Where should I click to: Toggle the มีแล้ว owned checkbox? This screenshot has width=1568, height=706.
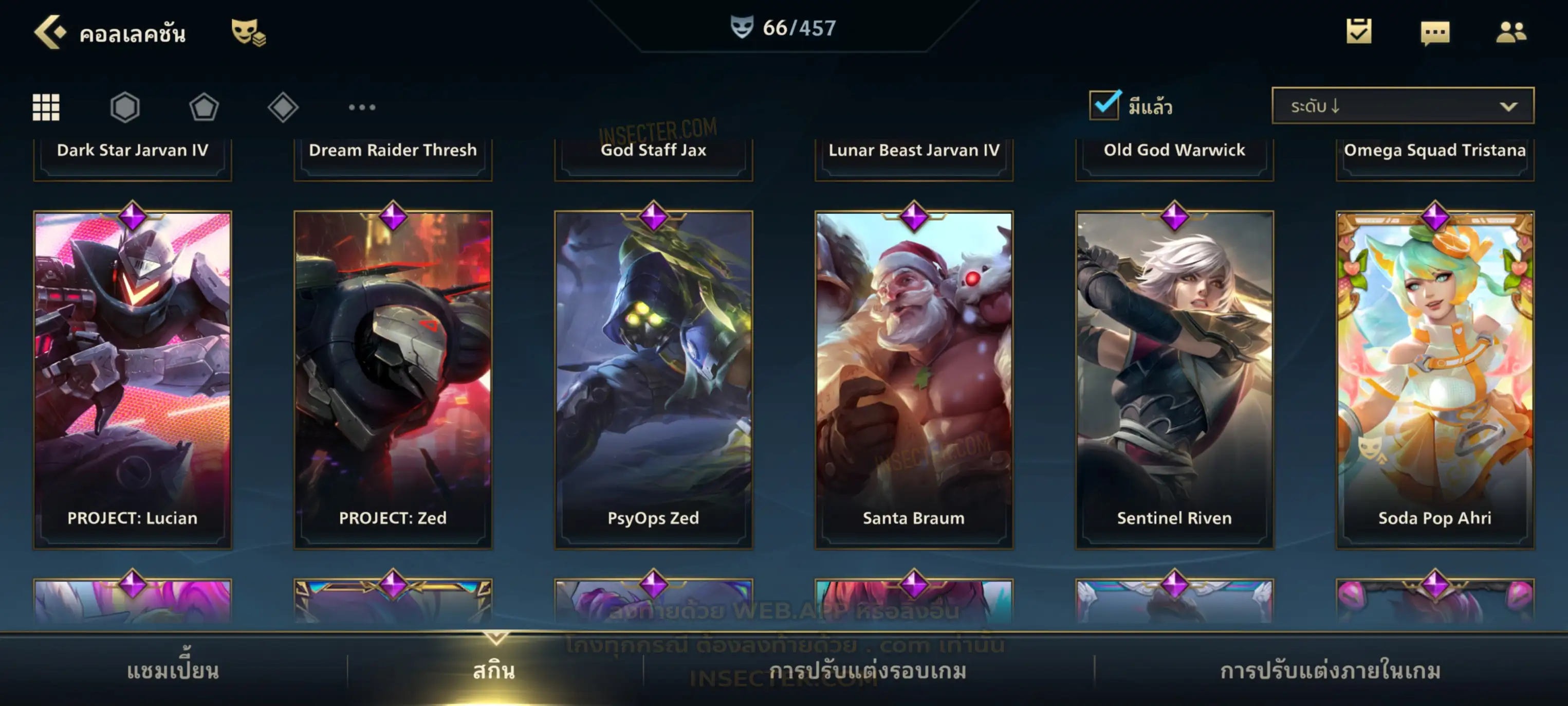(1104, 105)
